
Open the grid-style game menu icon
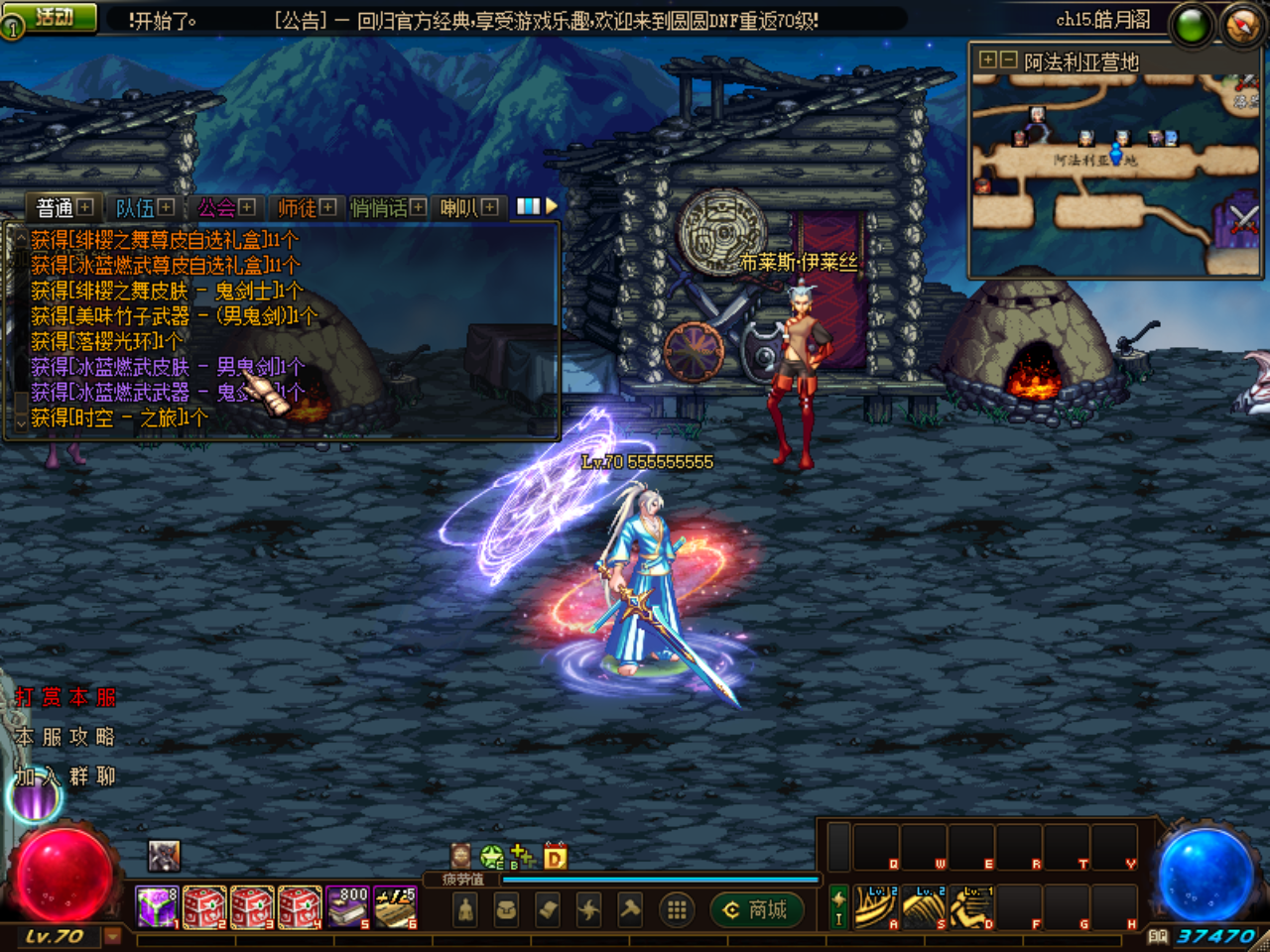tap(677, 908)
